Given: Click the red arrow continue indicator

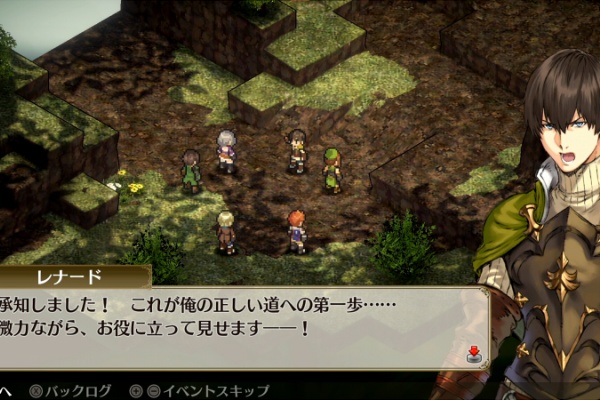Looking at the screenshot, I should (473, 353).
